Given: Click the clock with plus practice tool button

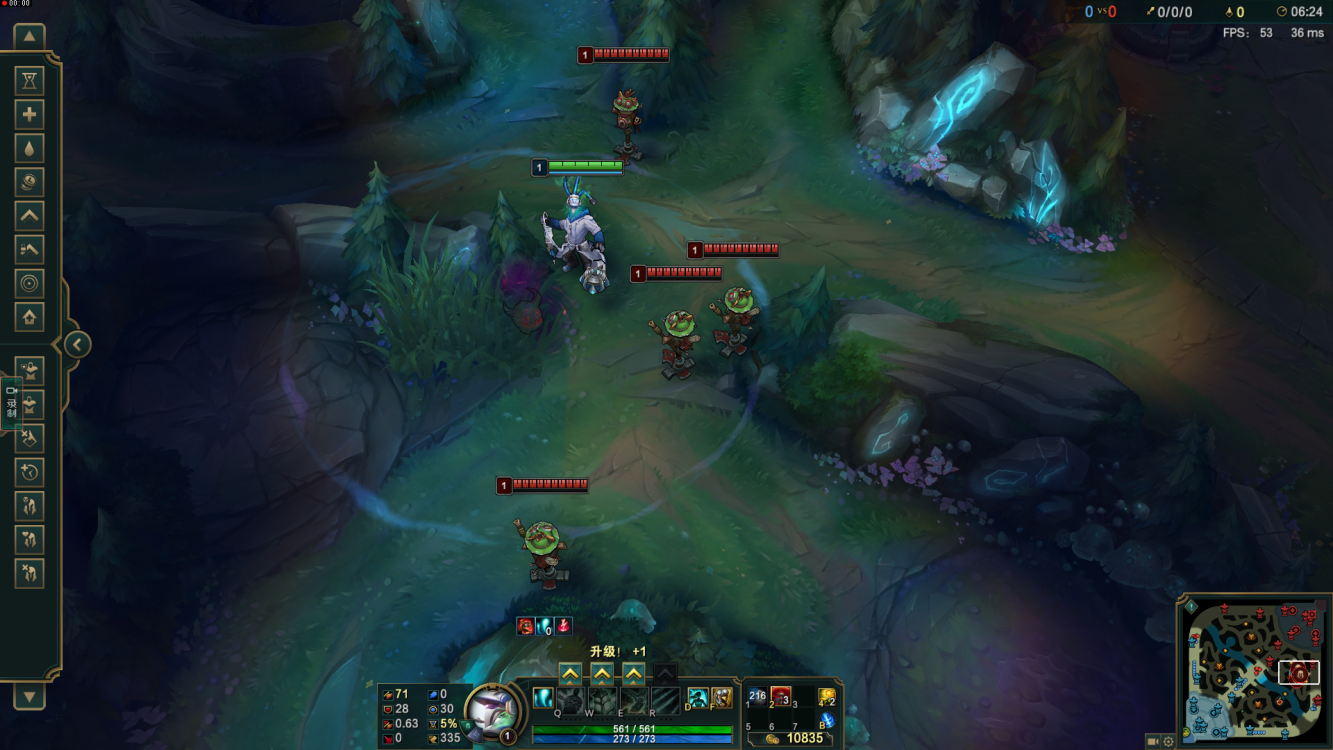Looking at the screenshot, I should pyautogui.click(x=29, y=472).
